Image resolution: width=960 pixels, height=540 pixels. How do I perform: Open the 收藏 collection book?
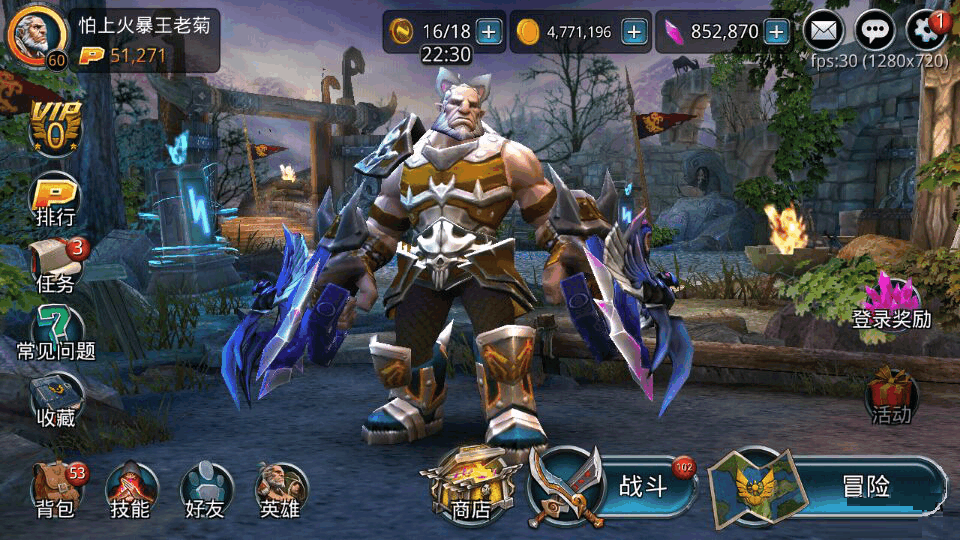coord(56,400)
